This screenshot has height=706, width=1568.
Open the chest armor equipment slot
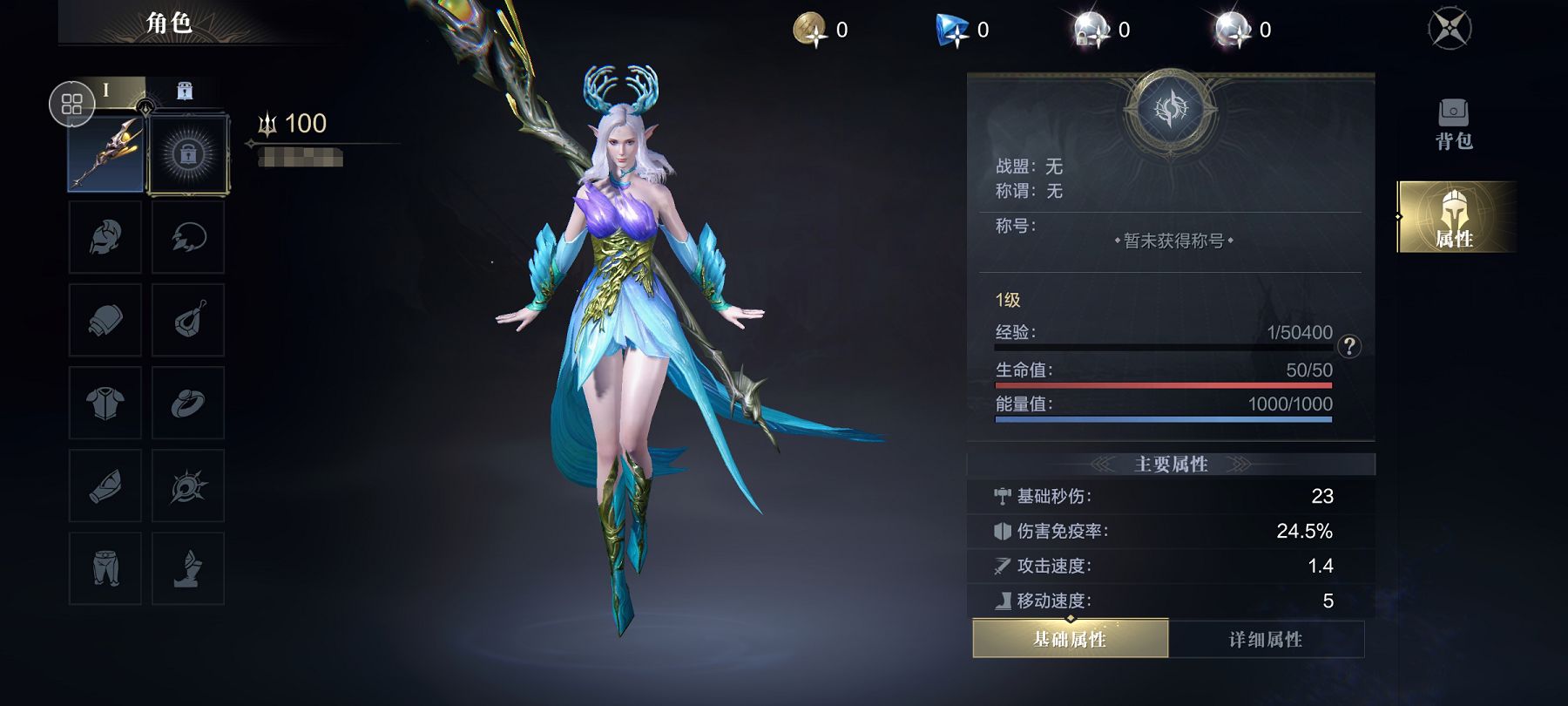tap(105, 403)
